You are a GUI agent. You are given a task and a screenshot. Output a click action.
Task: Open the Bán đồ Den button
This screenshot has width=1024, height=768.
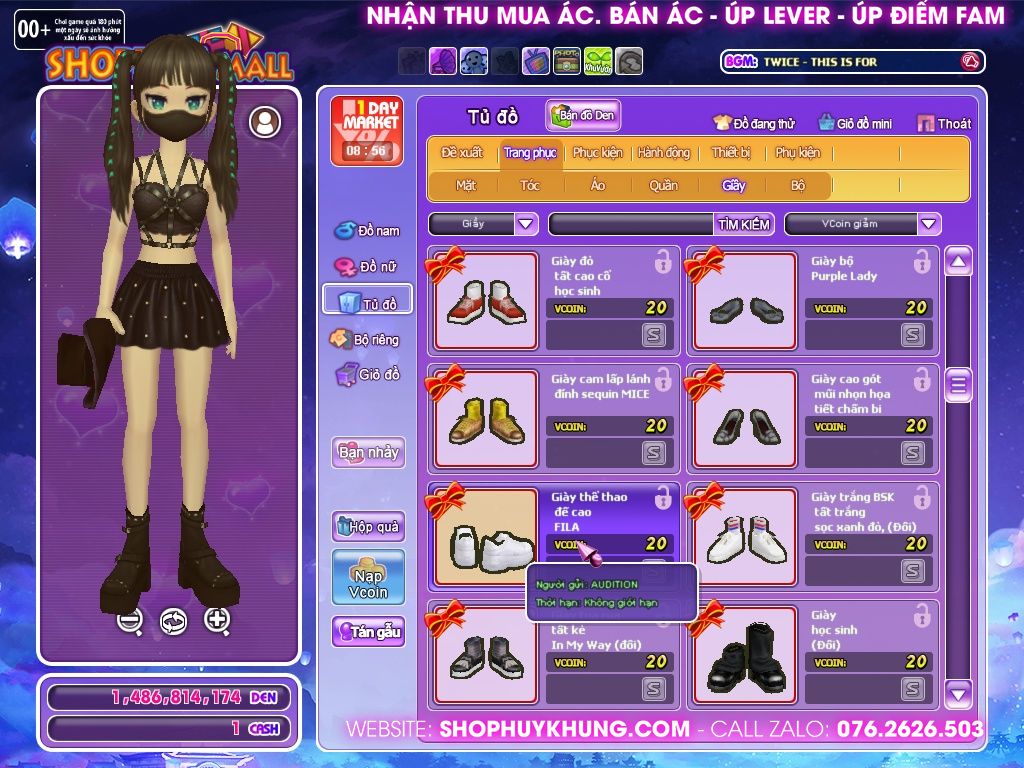click(x=583, y=116)
